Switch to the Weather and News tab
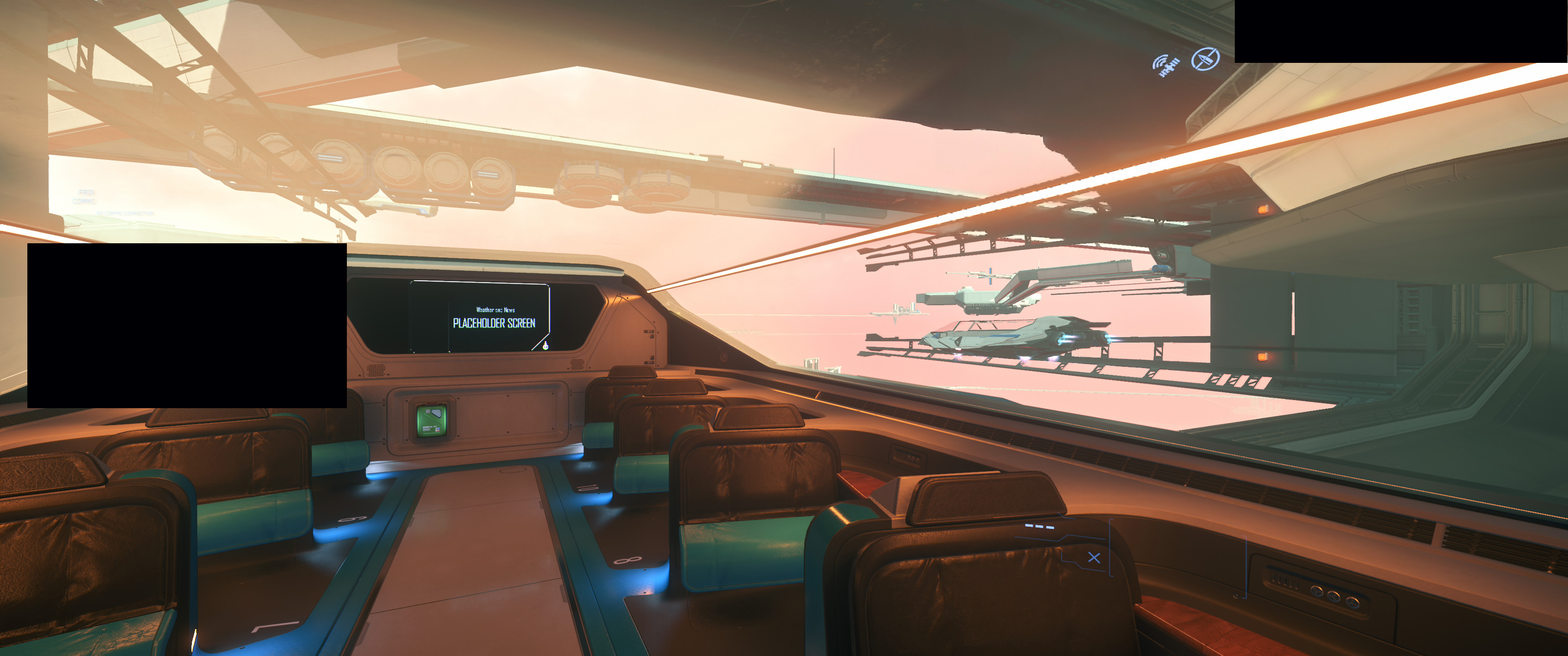The image size is (1568, 656). pos(496,310)
